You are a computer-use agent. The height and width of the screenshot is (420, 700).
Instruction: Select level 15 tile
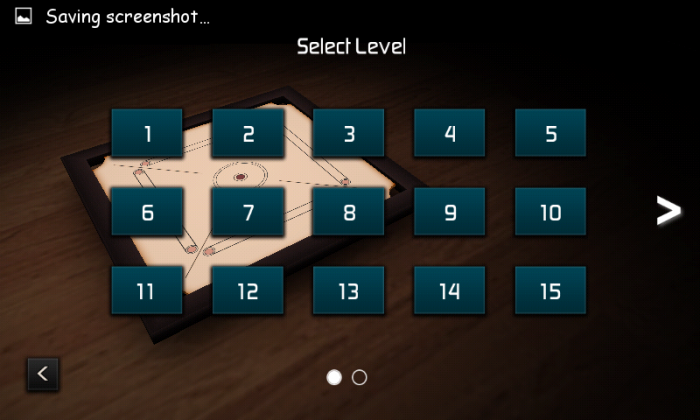point(551,291)
